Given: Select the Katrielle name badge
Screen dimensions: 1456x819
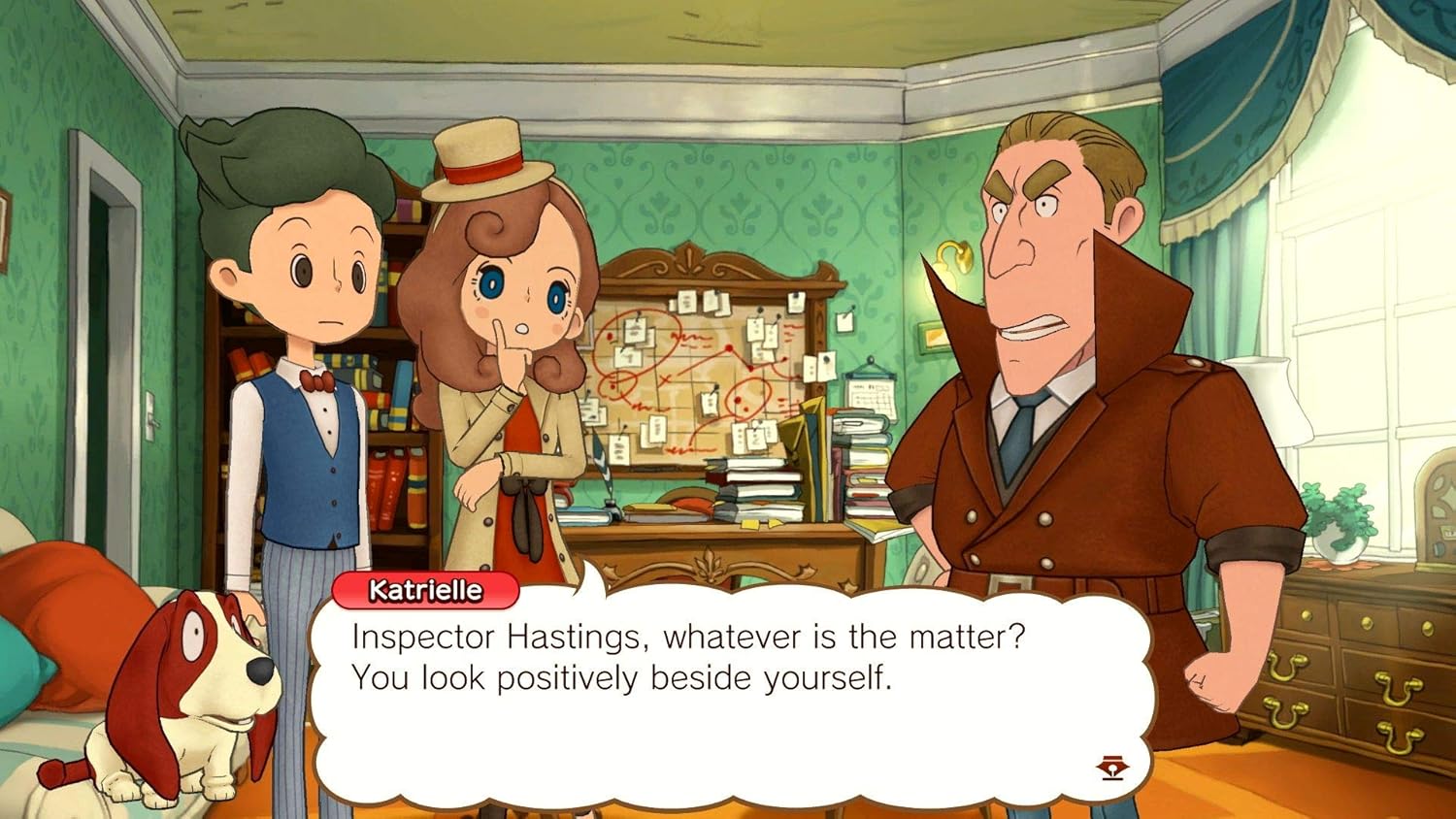Looking at the screenshot, I should coord(427,586).
